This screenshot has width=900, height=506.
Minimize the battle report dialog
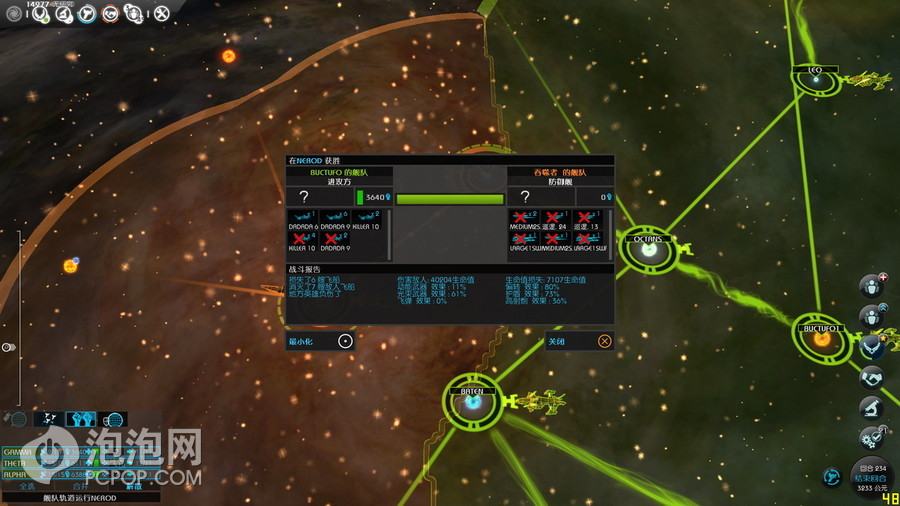pos(345,341)
